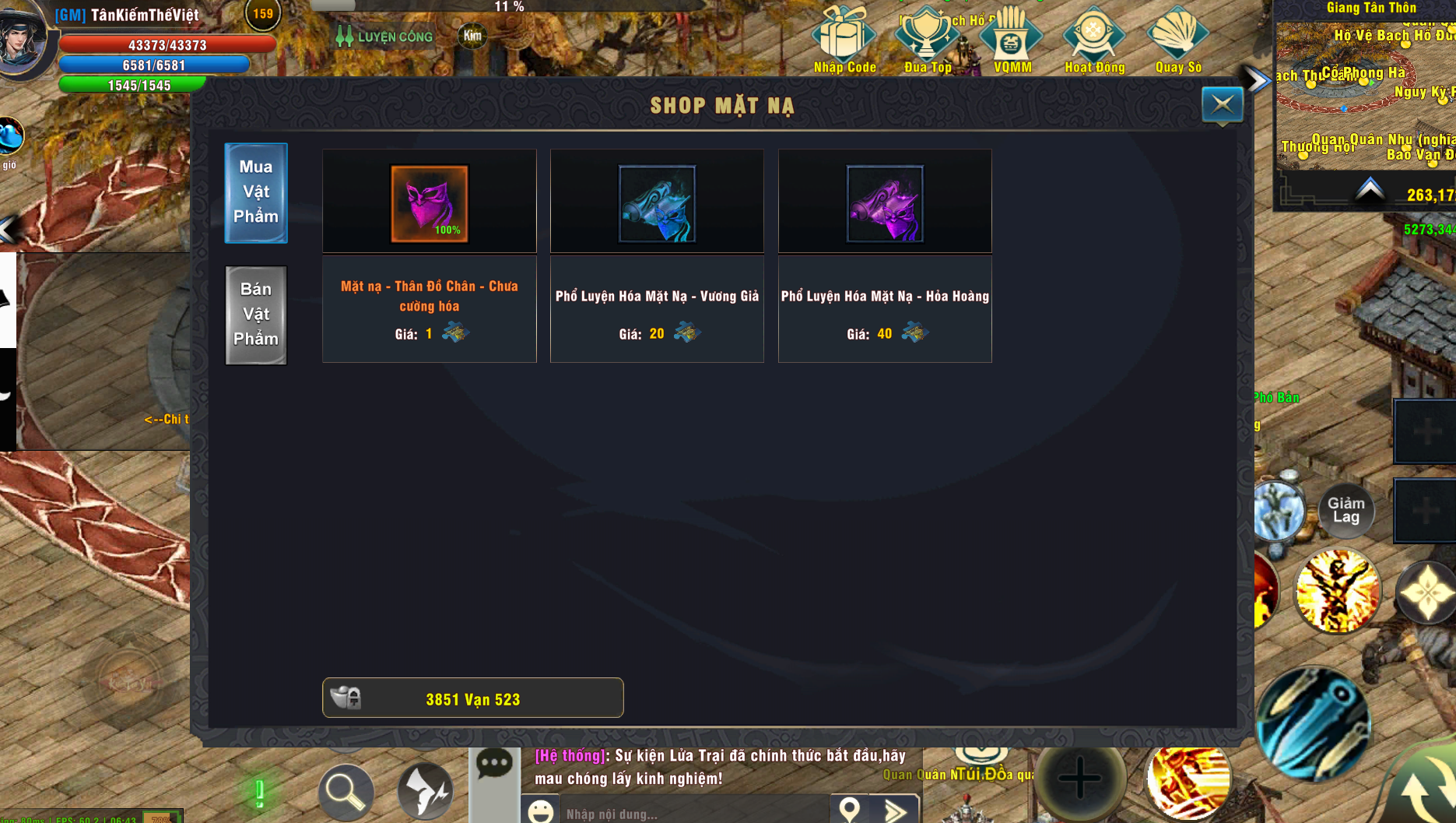Open the Nhập Code gift box icon

(845, 35)
